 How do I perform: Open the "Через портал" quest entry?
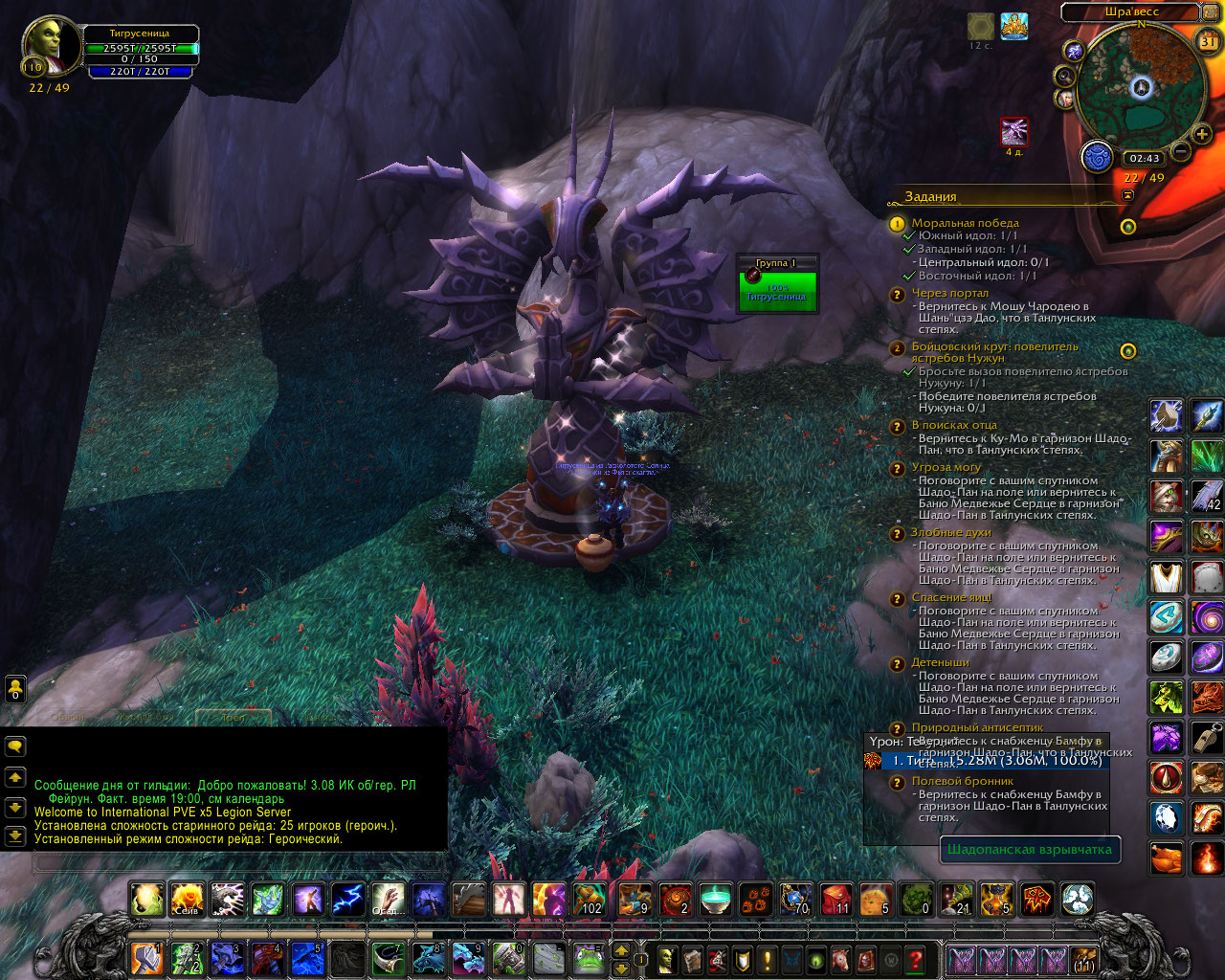click(x=949, y=293)
